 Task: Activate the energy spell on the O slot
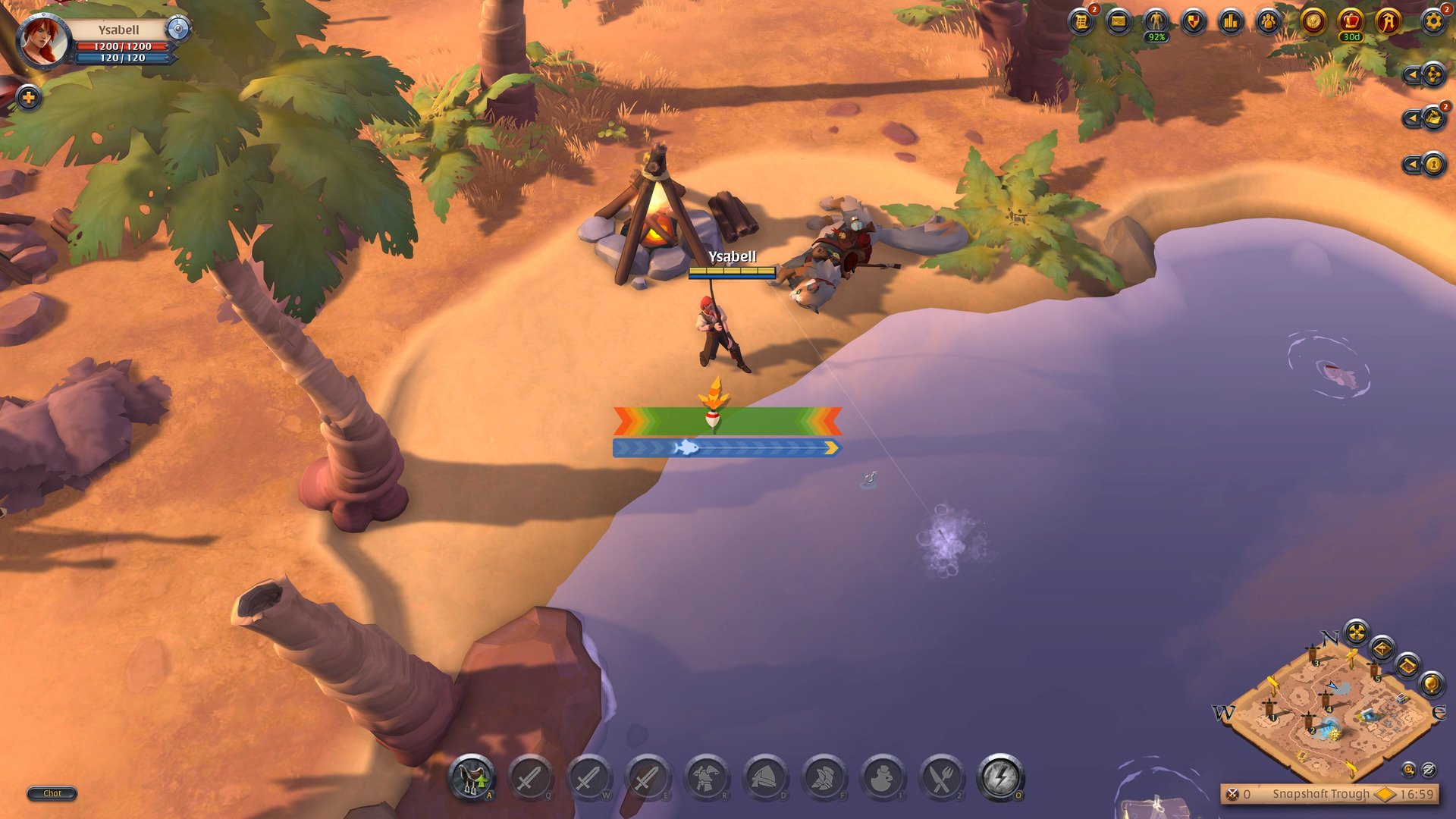[x=1003, y=778]
